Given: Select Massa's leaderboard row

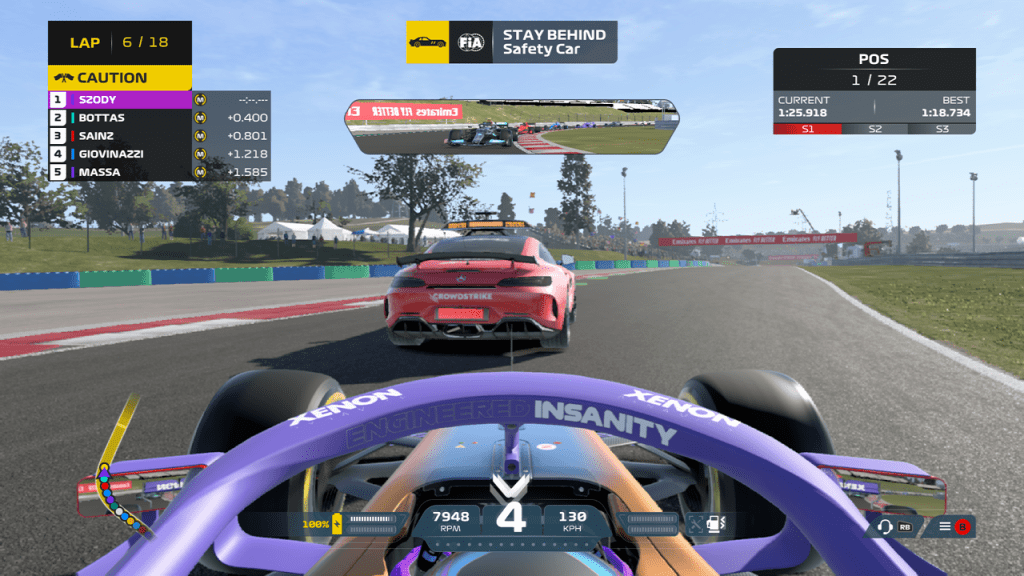Looking at the screenshot, I should 120,172.
